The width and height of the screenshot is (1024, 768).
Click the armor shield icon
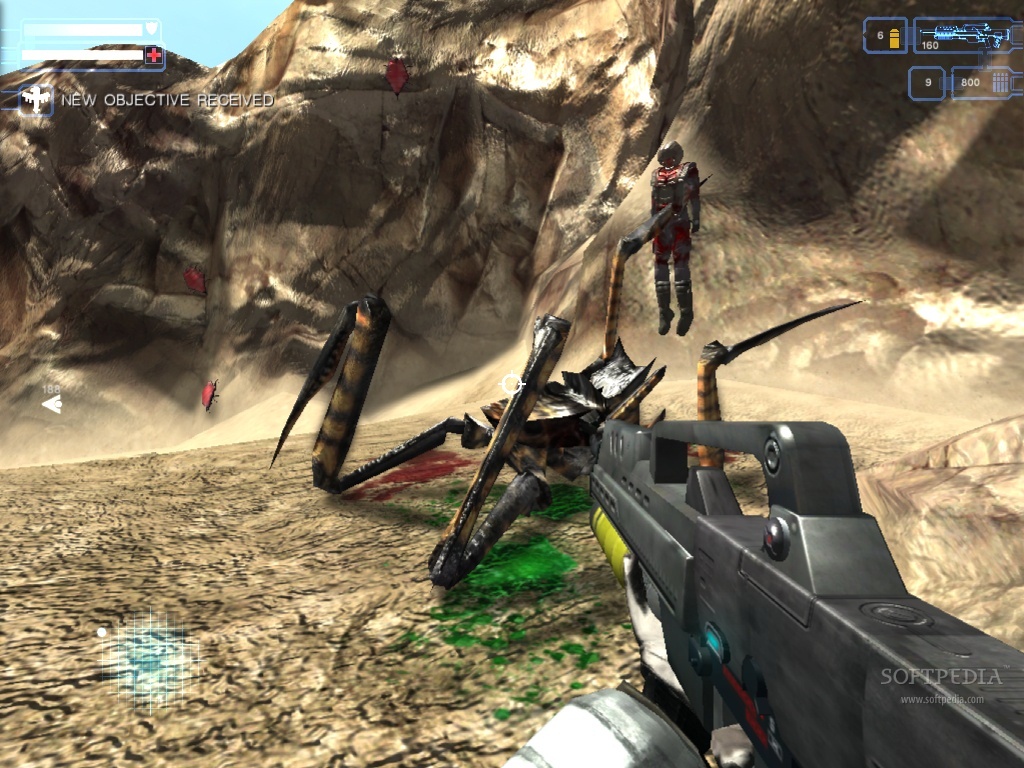tap(152, 29)
